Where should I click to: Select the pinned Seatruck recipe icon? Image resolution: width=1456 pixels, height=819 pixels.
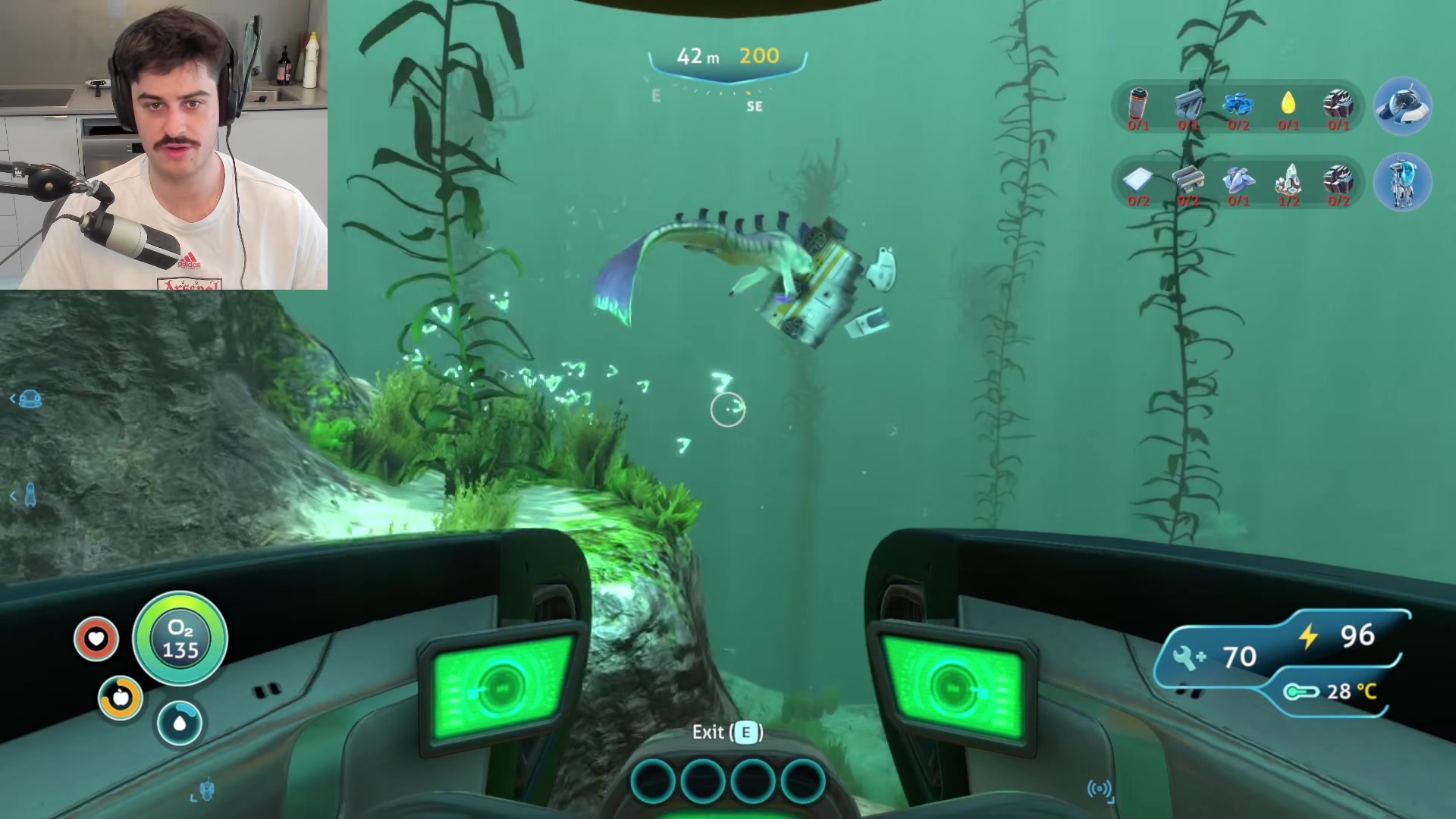coord(1402,106)
